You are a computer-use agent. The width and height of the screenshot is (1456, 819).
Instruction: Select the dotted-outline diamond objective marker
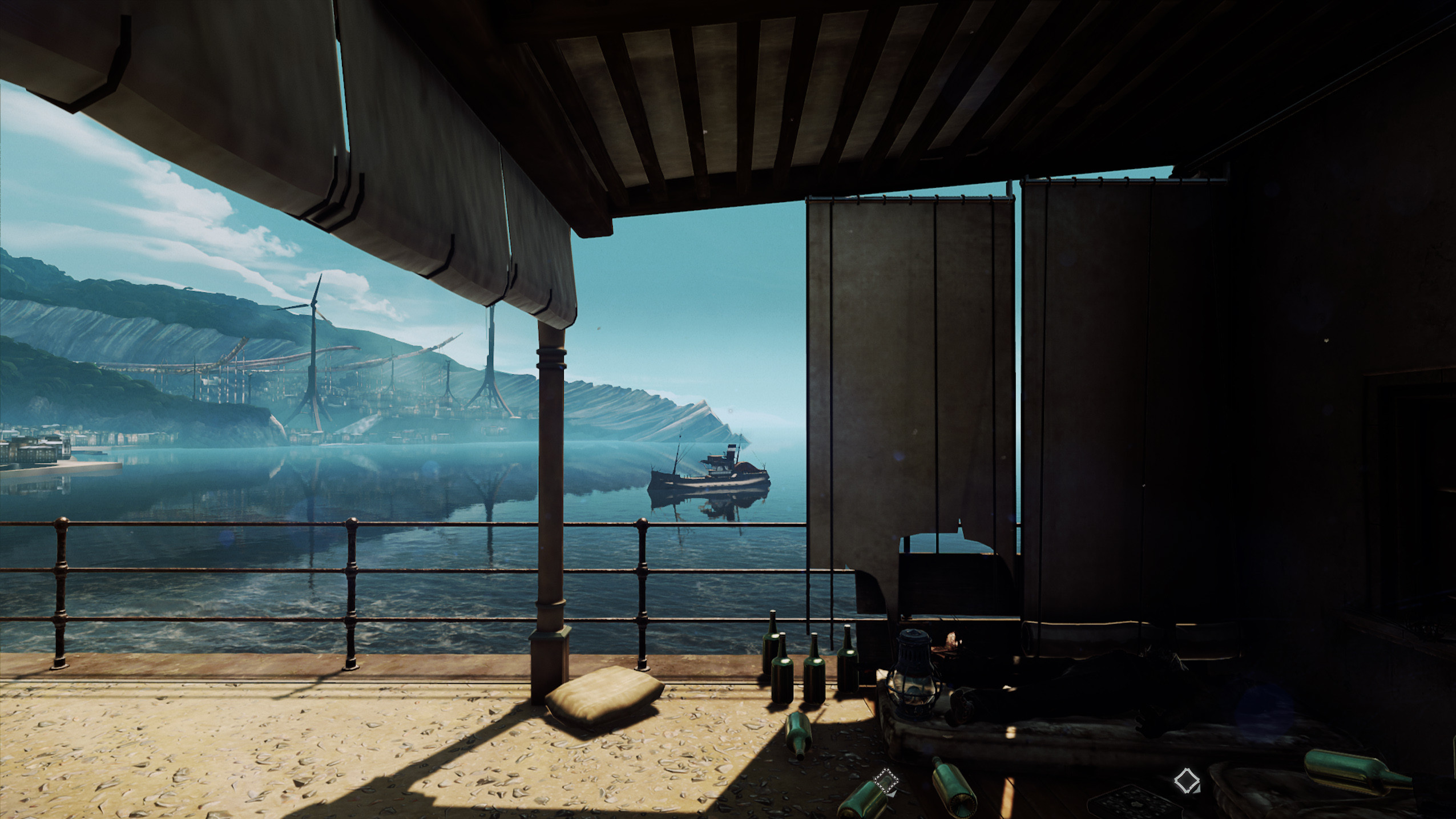click(x=886, y=781)
